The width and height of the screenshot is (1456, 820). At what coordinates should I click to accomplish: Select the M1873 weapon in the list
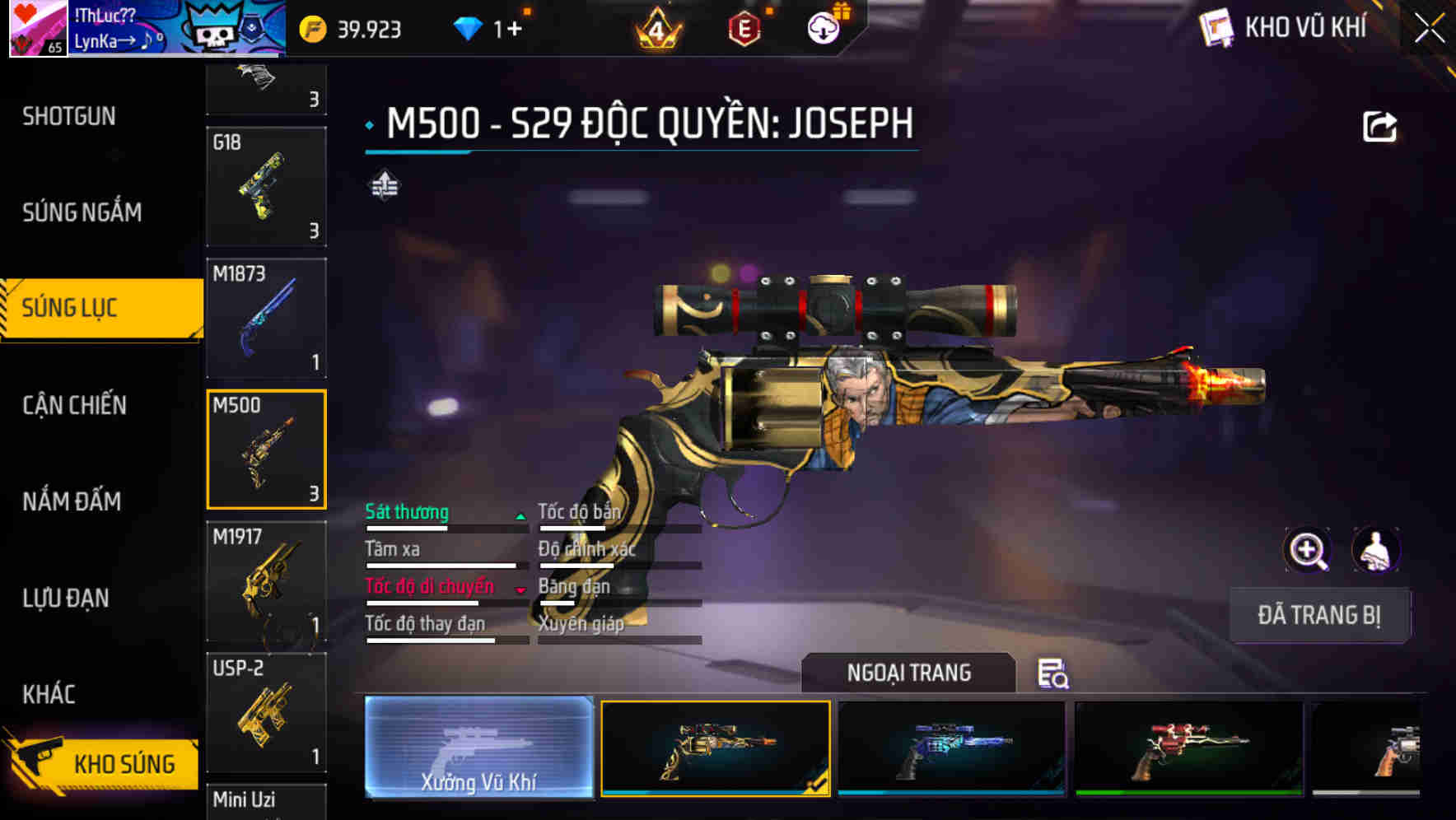coord(267,319)
